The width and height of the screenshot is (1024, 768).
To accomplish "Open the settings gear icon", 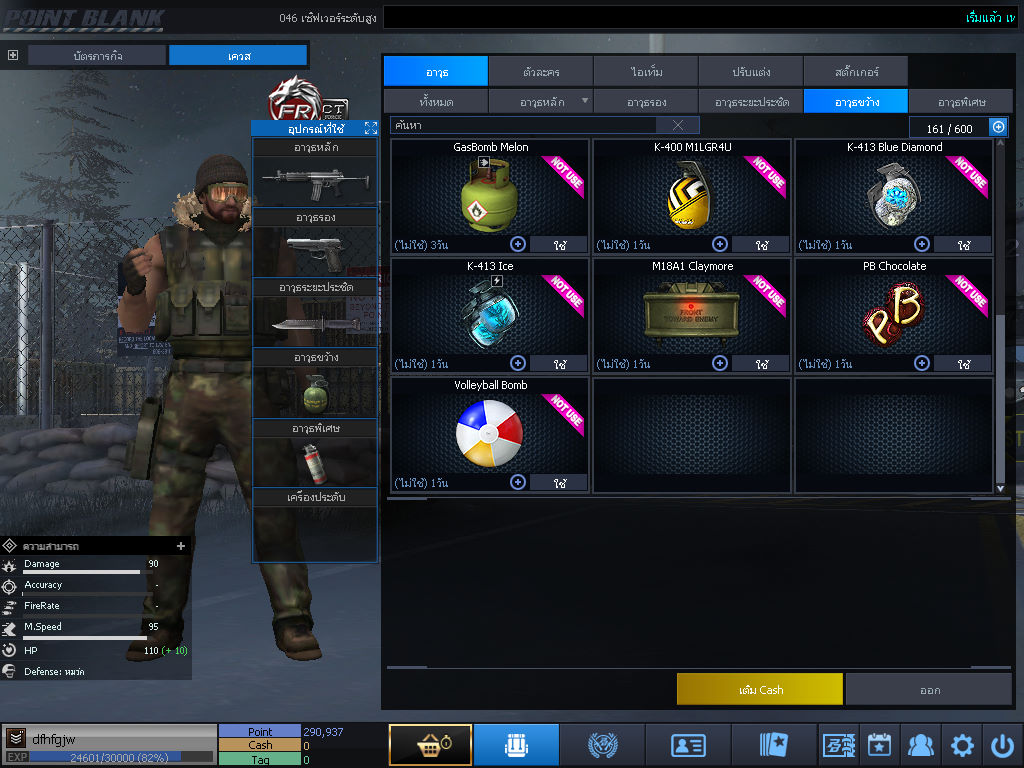I will point(962,745).
